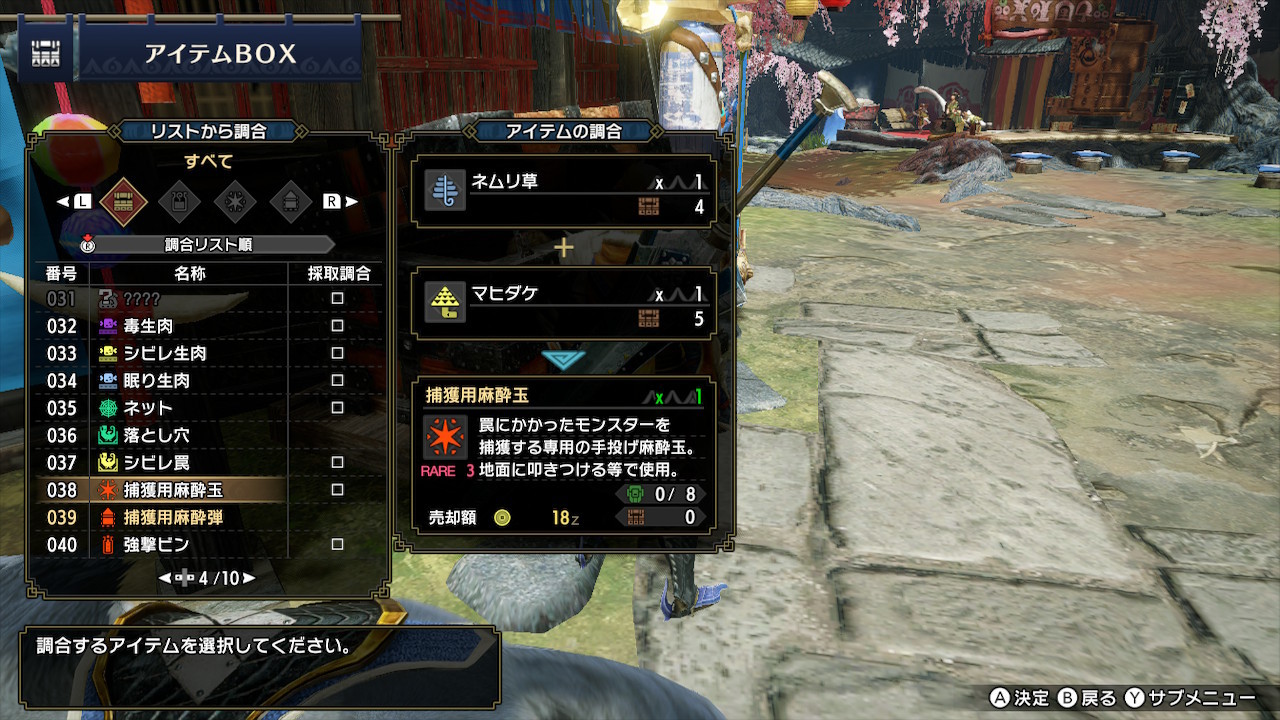Switch to the ammo shell category tab
The width and height of the screenshot is (1280, 720).
point(290,201)
